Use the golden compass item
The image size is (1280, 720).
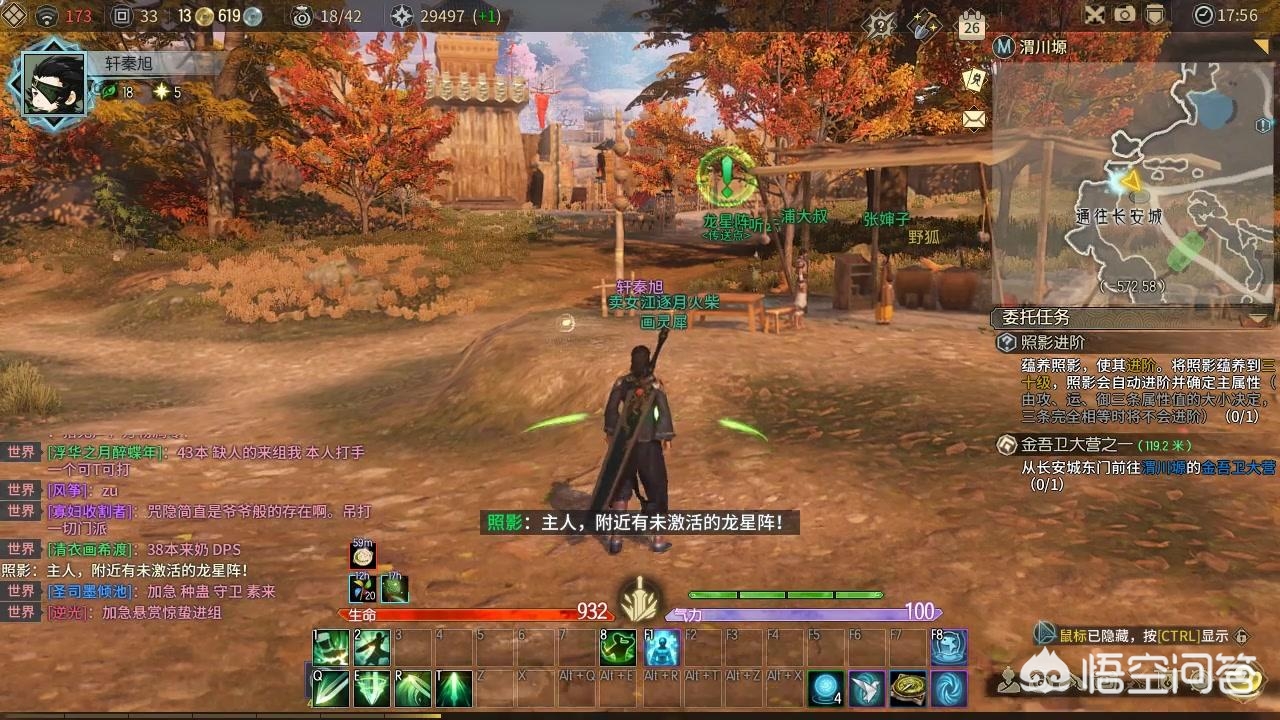click(907, 688)
